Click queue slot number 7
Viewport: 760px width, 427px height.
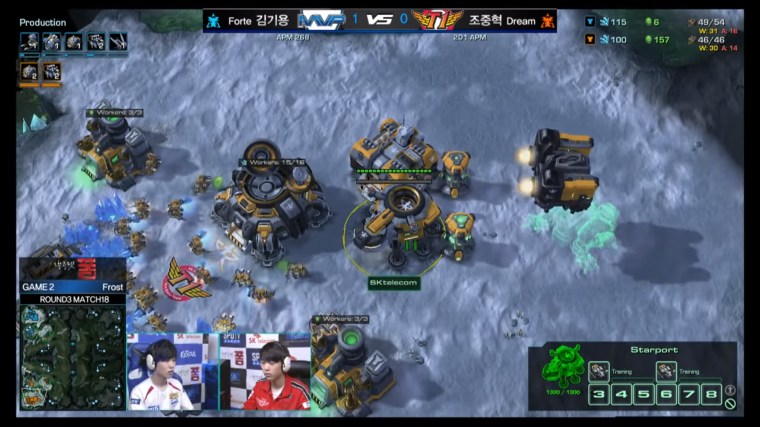(689, 393)
